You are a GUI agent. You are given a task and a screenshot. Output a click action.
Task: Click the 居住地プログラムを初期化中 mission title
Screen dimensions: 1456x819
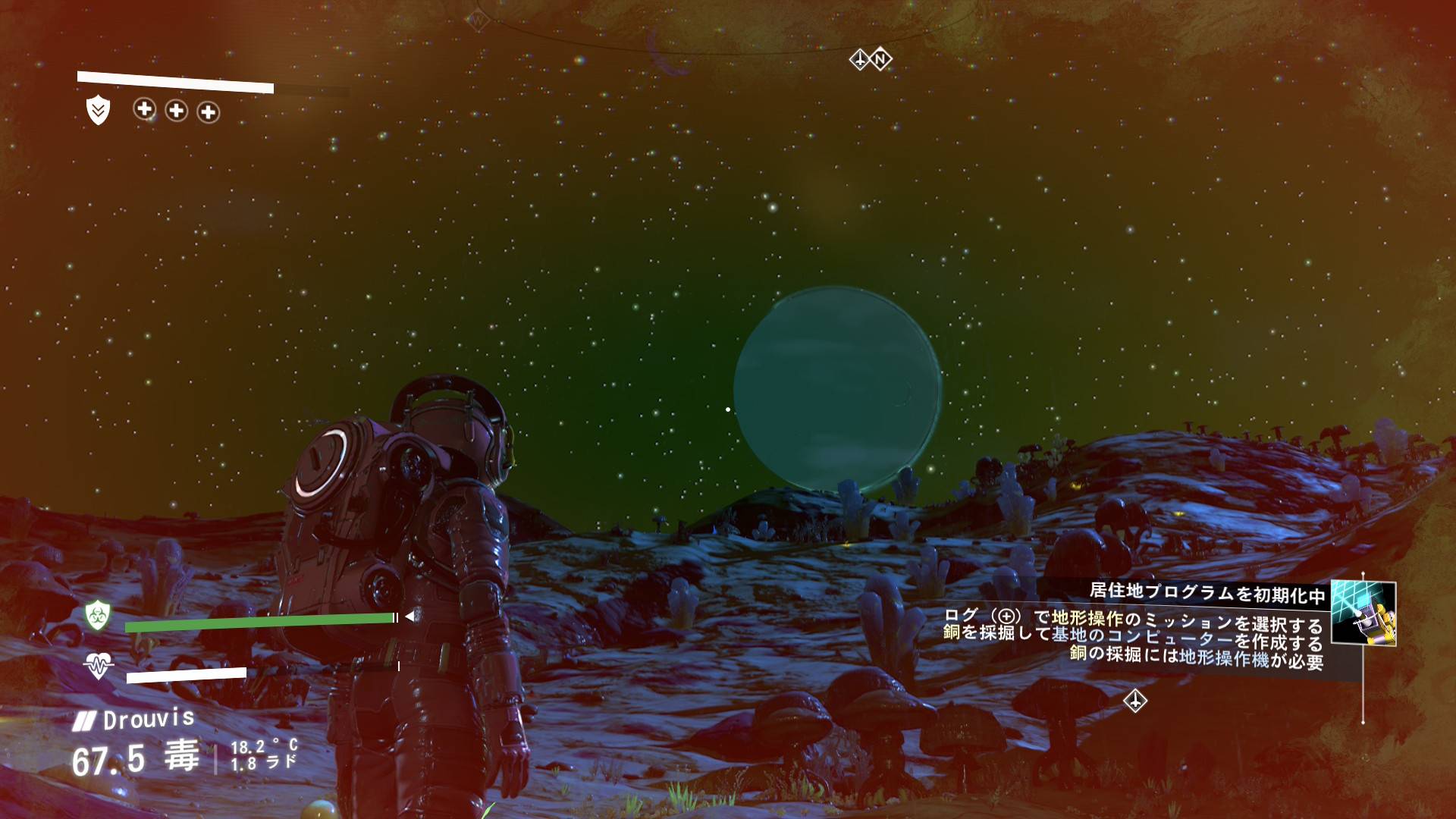[x=1207, y=592]
